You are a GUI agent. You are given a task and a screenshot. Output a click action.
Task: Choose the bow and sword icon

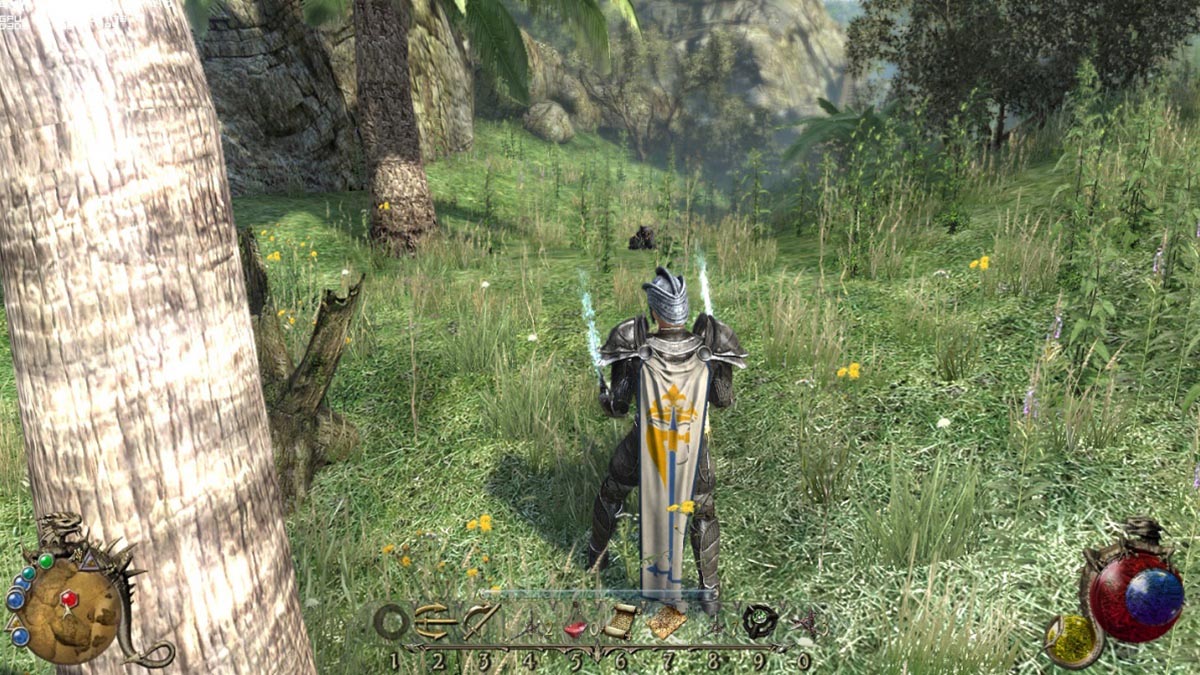481,621
